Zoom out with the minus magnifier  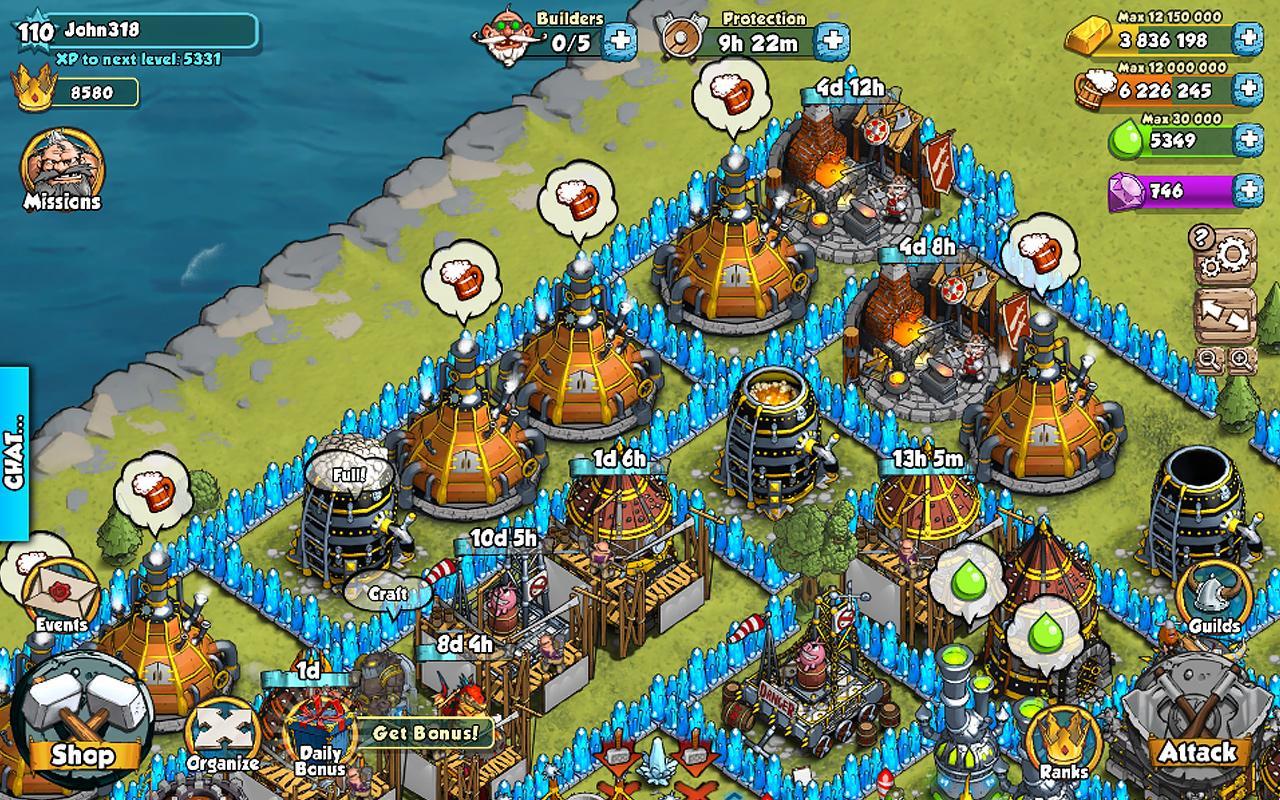pos(1209,359)
